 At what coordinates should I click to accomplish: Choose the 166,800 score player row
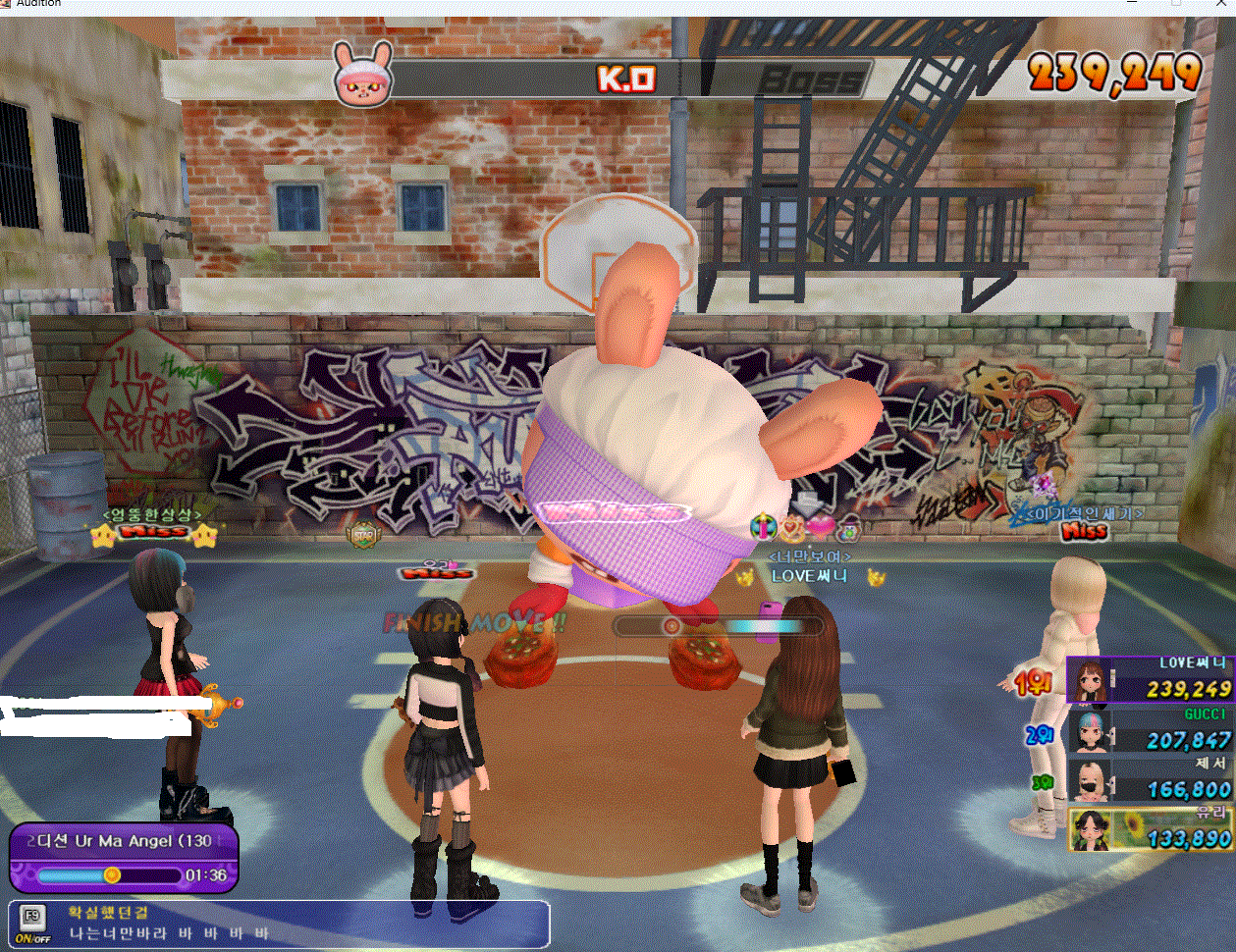click(x=1150, y=779)
